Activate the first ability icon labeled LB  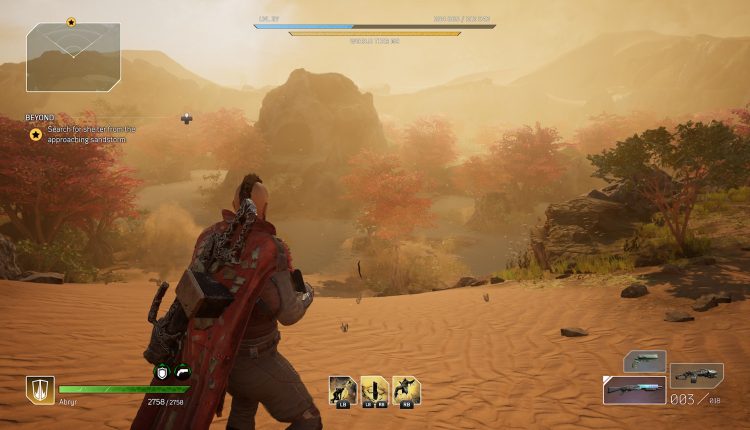click(343, 389)
